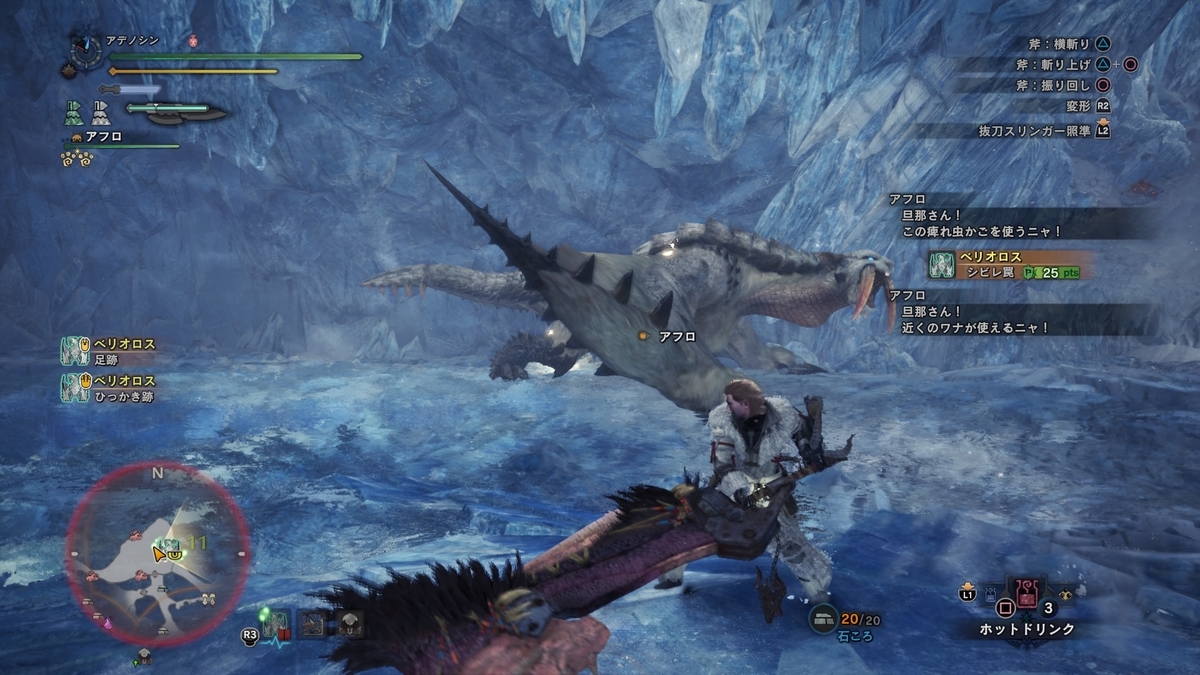Select the monster icon below the minimap
Screen dimensions: 1200x675
click(143, 655)
